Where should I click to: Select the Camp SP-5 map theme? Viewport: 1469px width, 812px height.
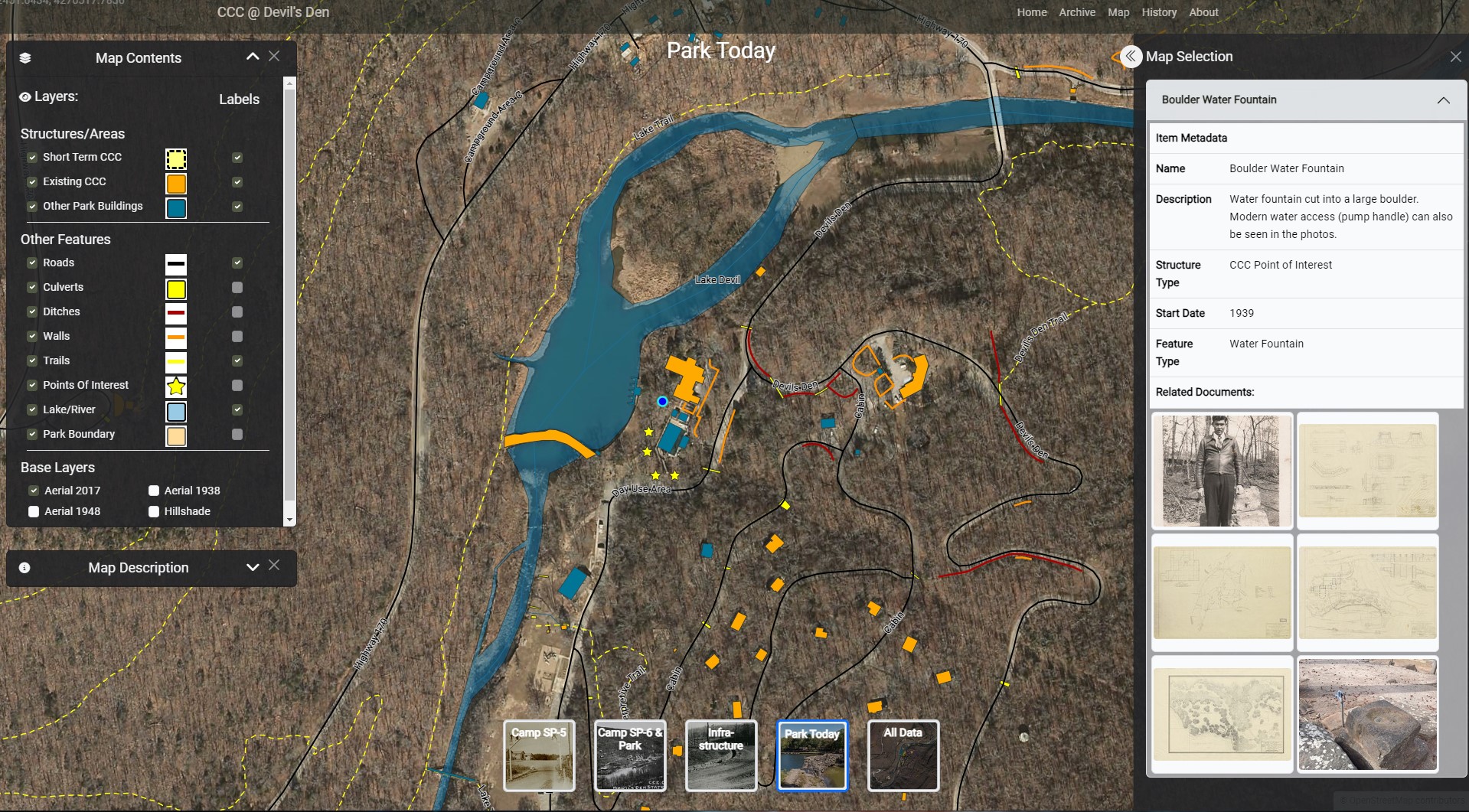pyautogui.click(x=539, y=755)
